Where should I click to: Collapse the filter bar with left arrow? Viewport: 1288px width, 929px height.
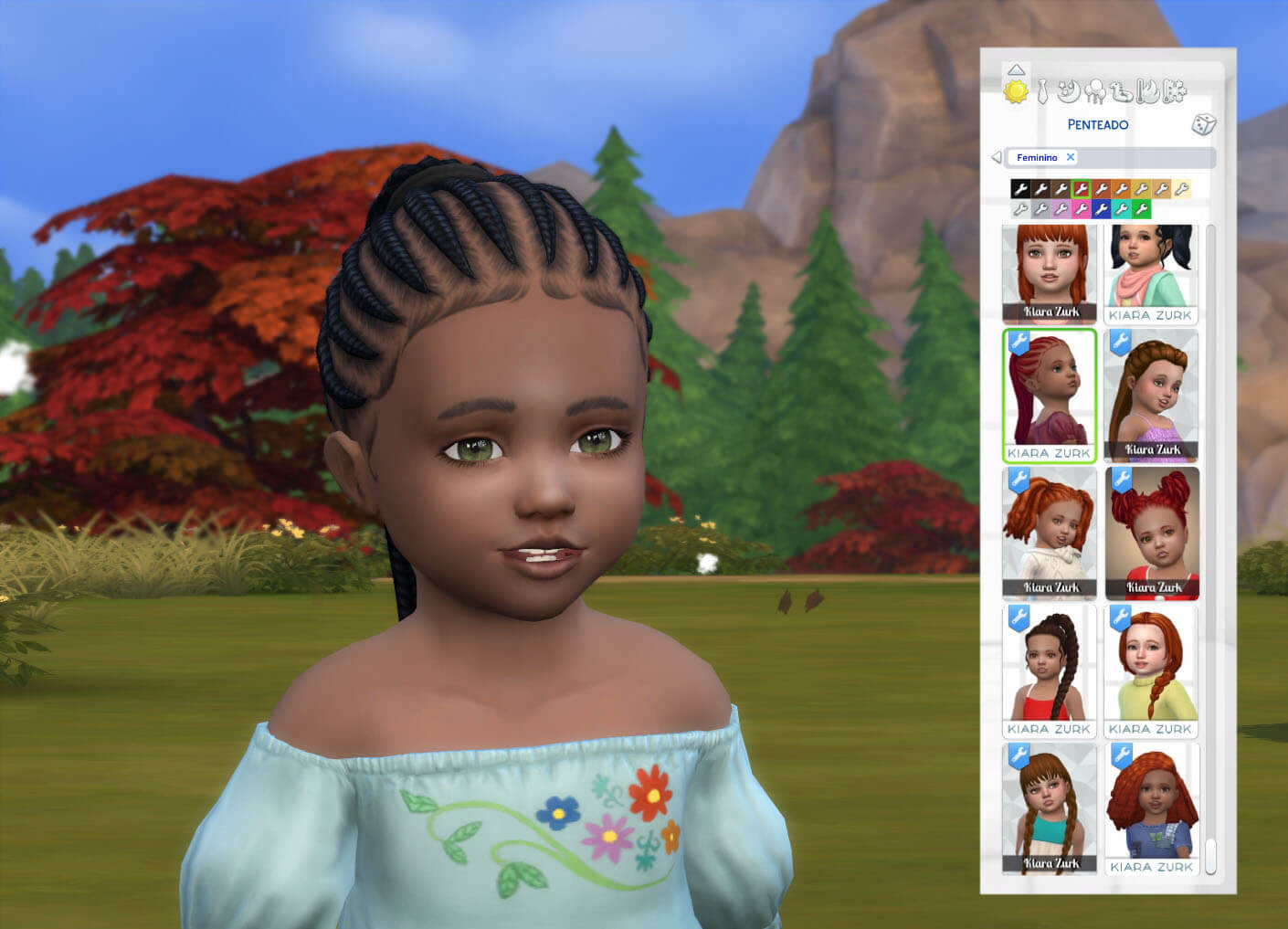tap(996, 157)
